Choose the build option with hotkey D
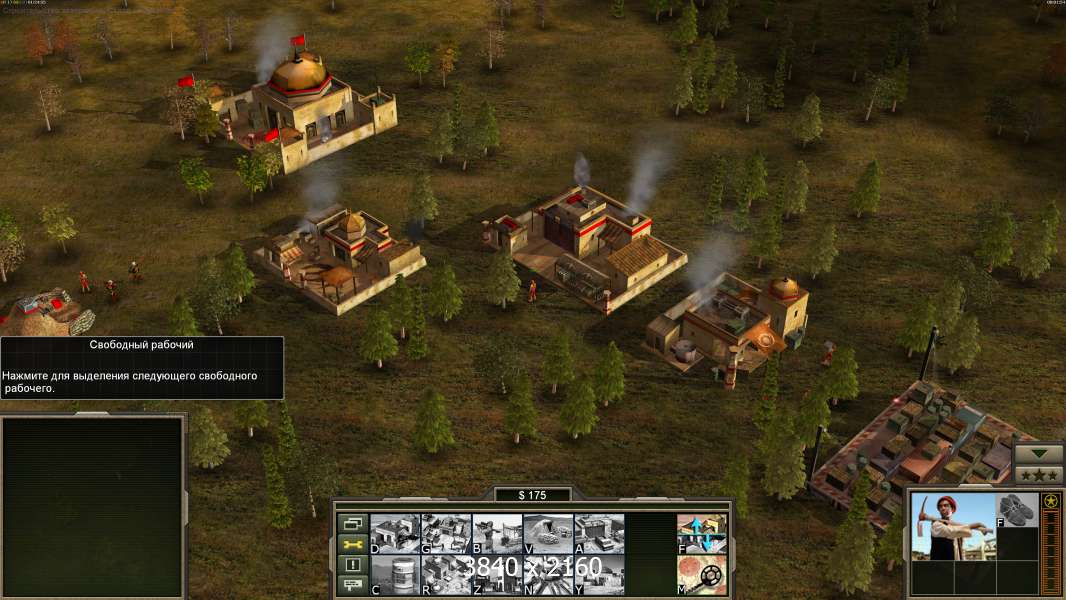Viewport: 1066px width, 600px height. click(395, 533)
